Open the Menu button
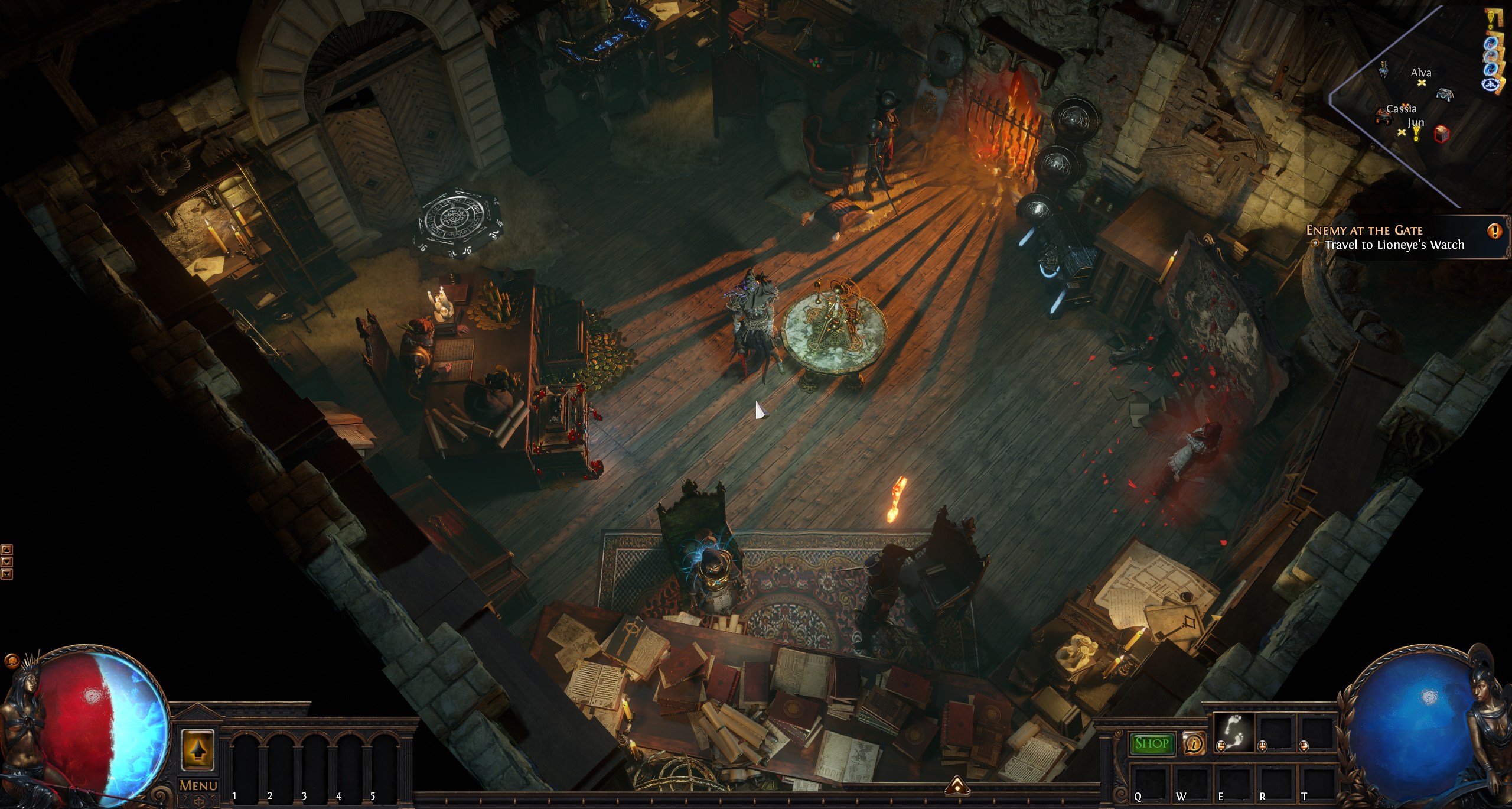Screen dimensions: 1512x809 tap(198, 786)
